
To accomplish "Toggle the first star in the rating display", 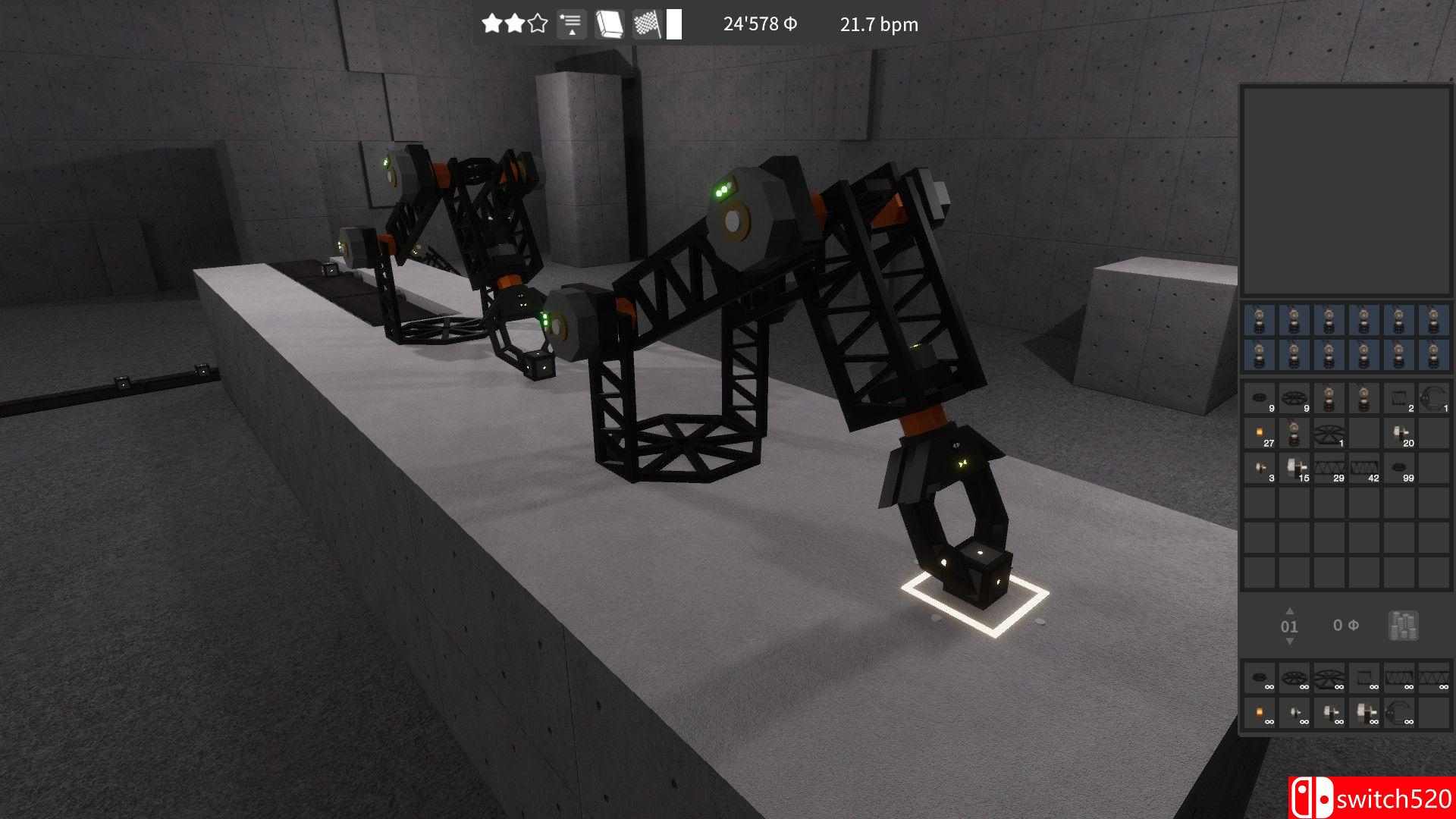I will pyautogui.click(x=491, y=24).
